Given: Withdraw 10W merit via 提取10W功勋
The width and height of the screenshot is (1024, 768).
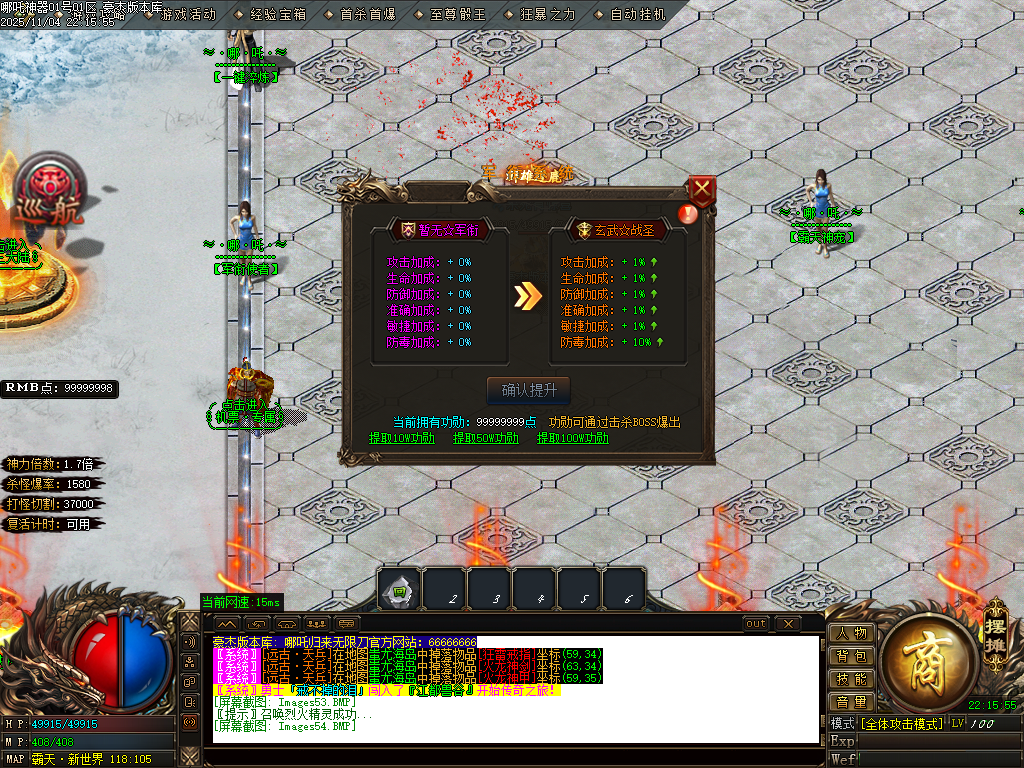Looking at the screenshot, I should (402, 438).
